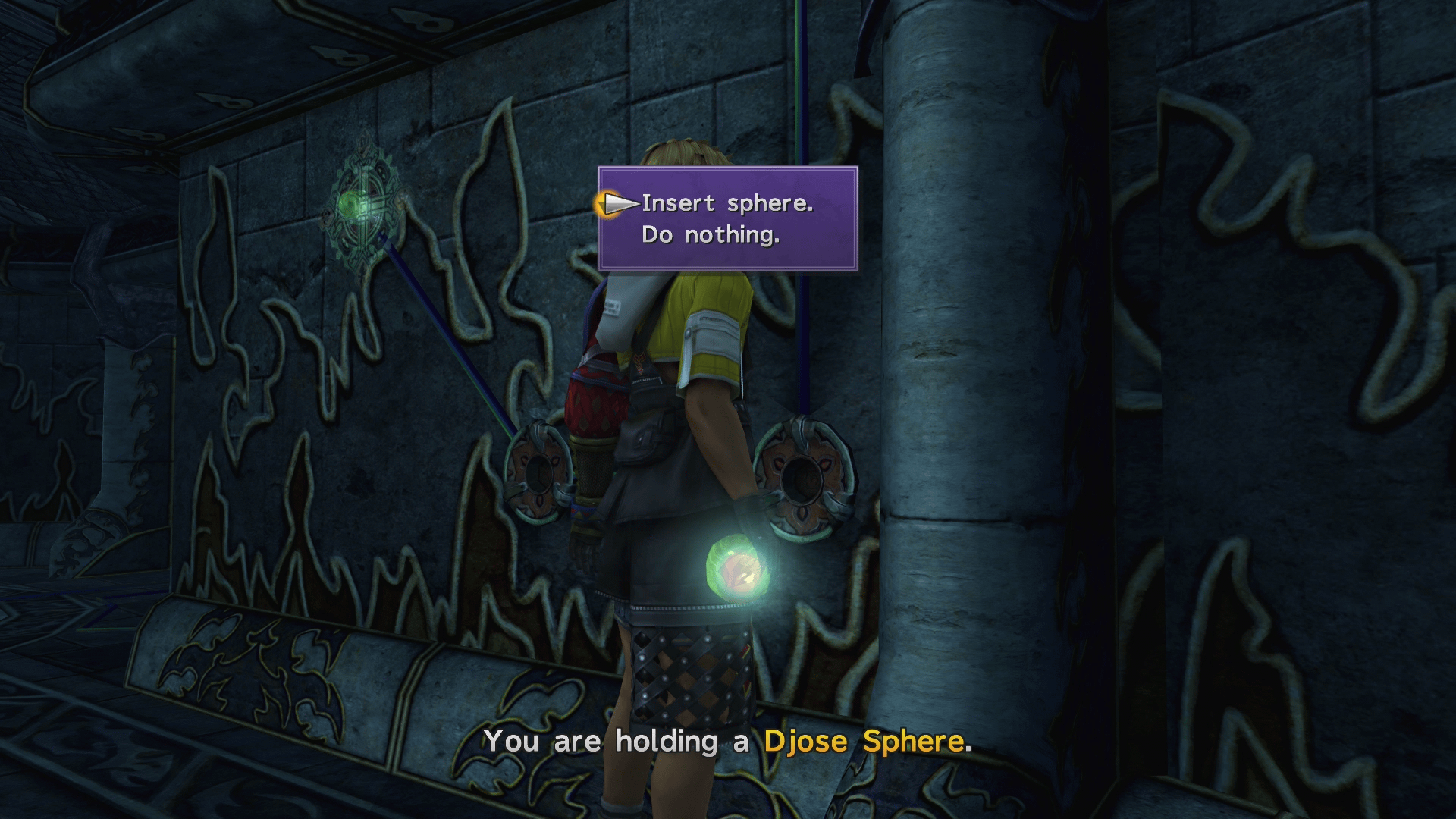Image resolution: width=1456 pixels, height=819 pixels.
Task: Click the purple dialog choice box
Action: [x=728, y=218]
